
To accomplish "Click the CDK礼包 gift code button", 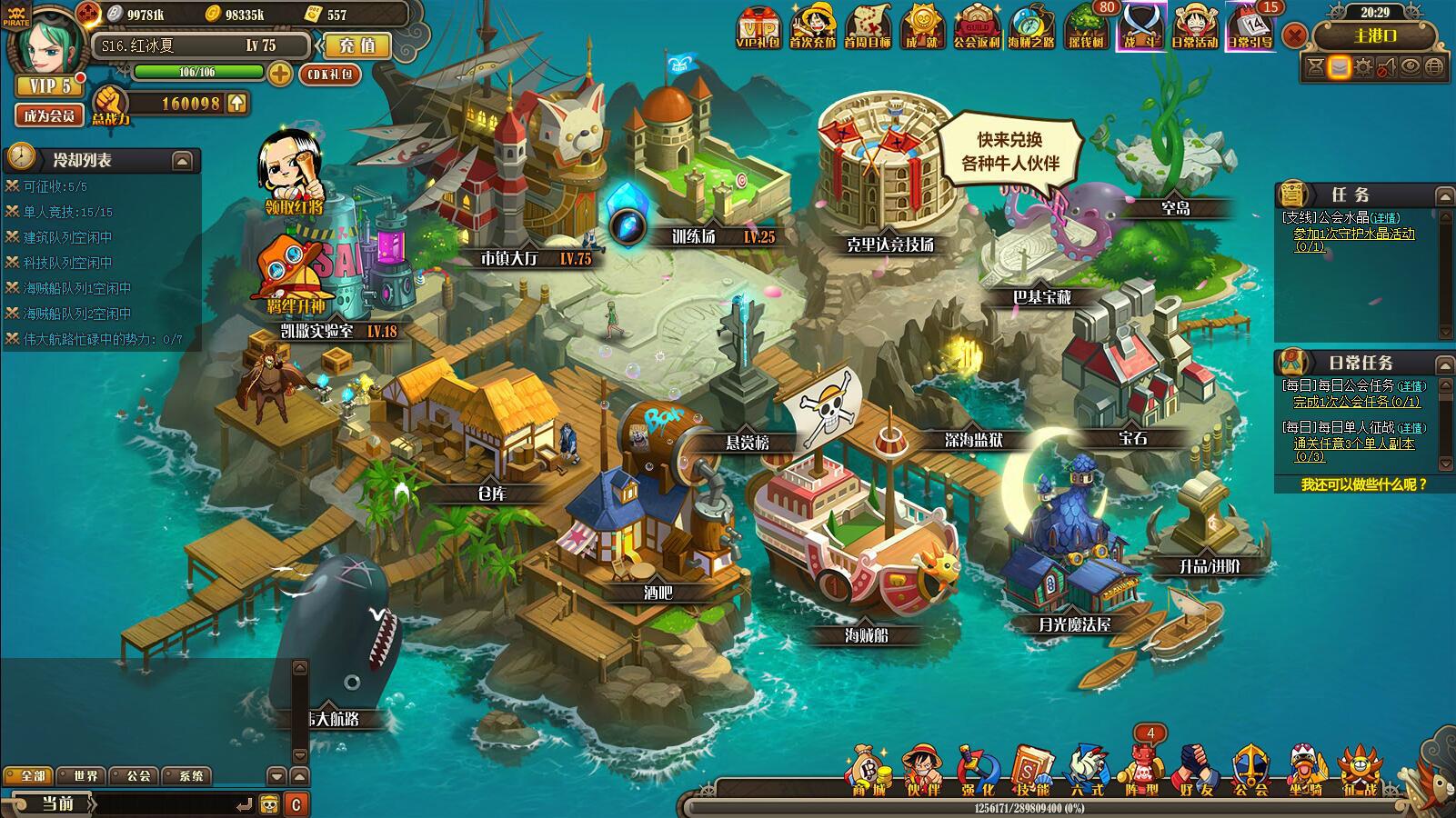I will click(x=328, y=75).
